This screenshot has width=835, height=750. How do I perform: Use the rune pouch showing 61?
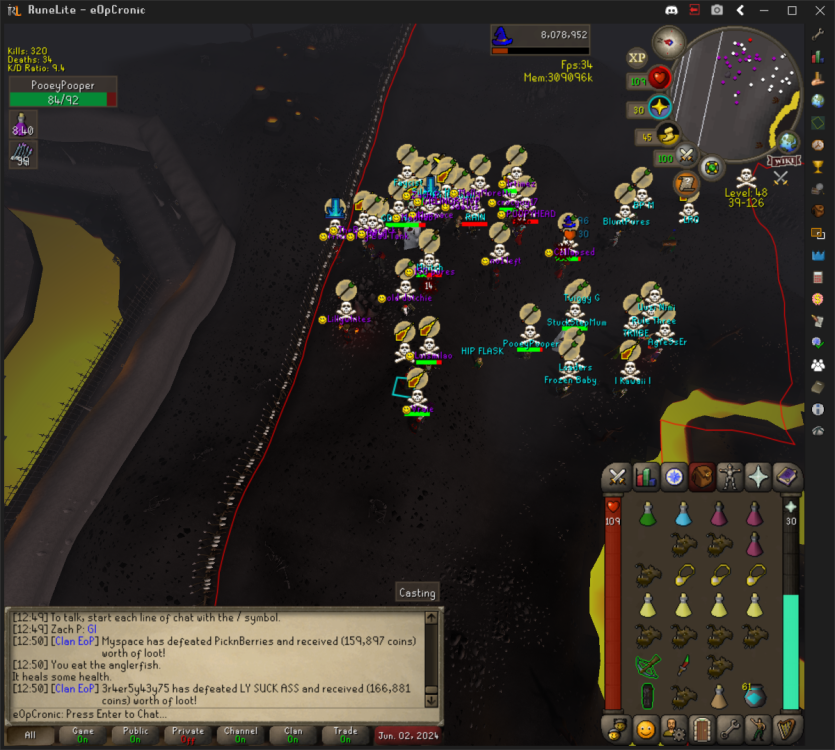pos(754,695)
